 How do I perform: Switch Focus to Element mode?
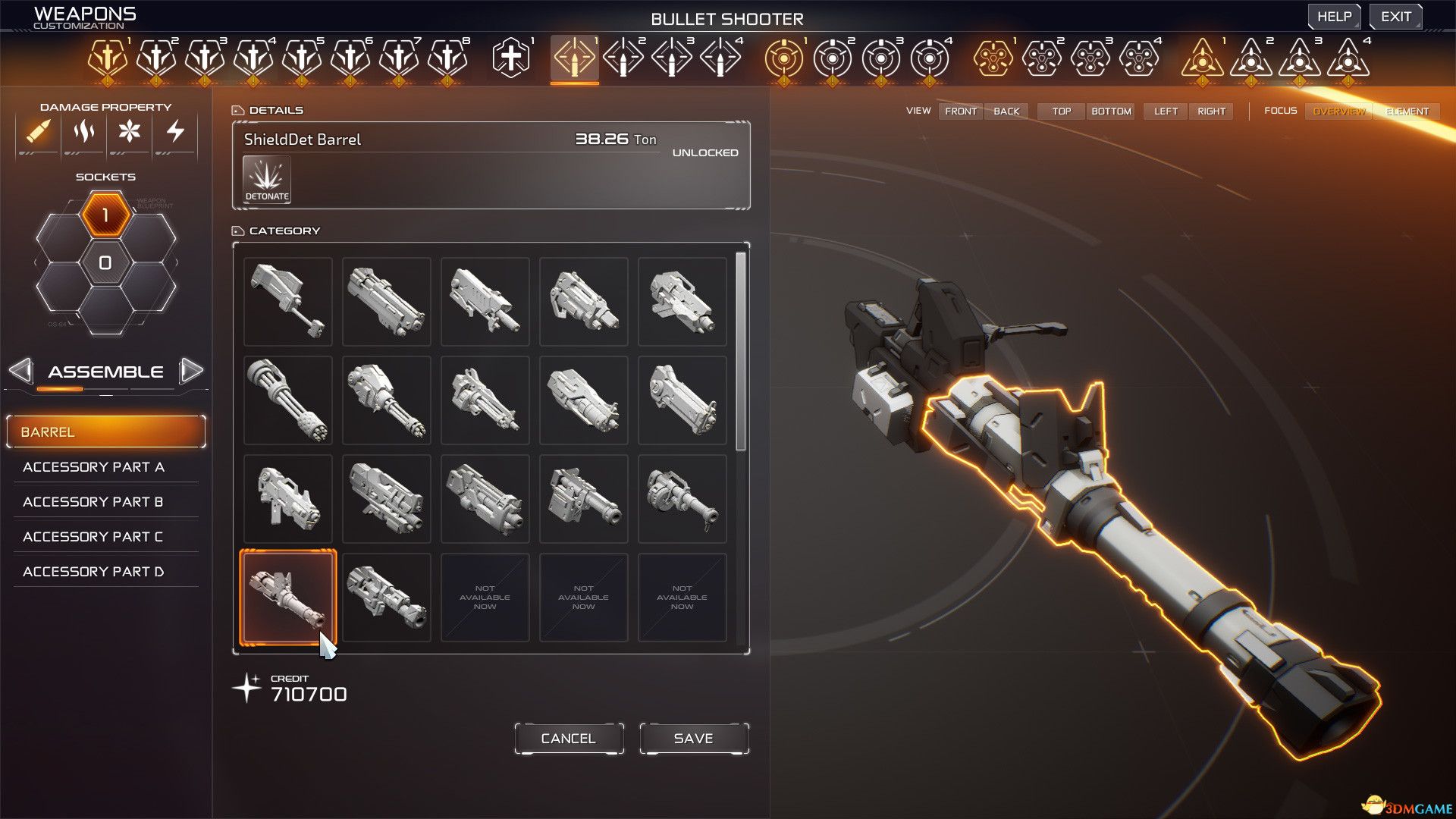point(1407,111)
